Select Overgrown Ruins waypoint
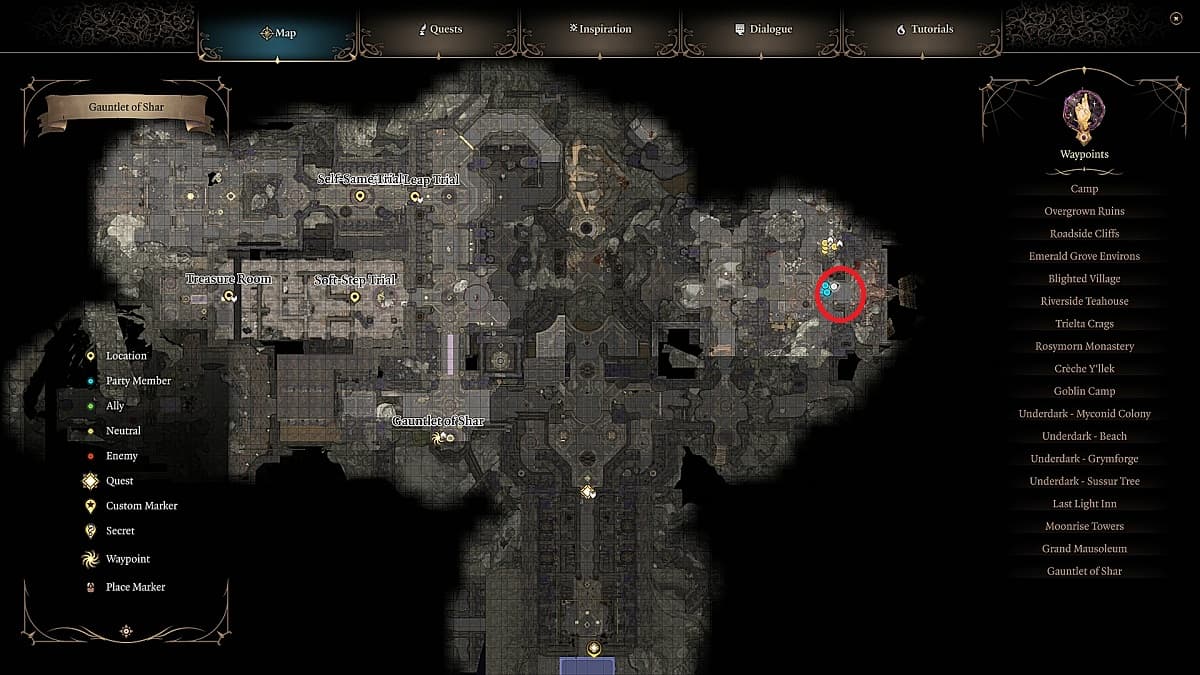This screenshot has height=675, width=1200. tap(1084, 211)
